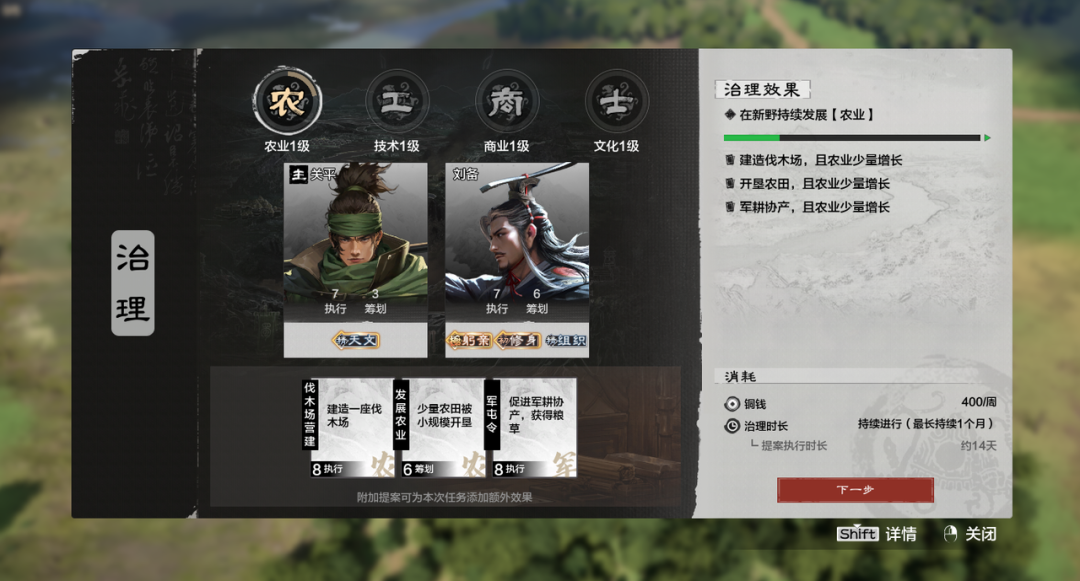Click 关平's 天文 skill tag
Screen dimensions: 1080x581
tap(355, 341)
